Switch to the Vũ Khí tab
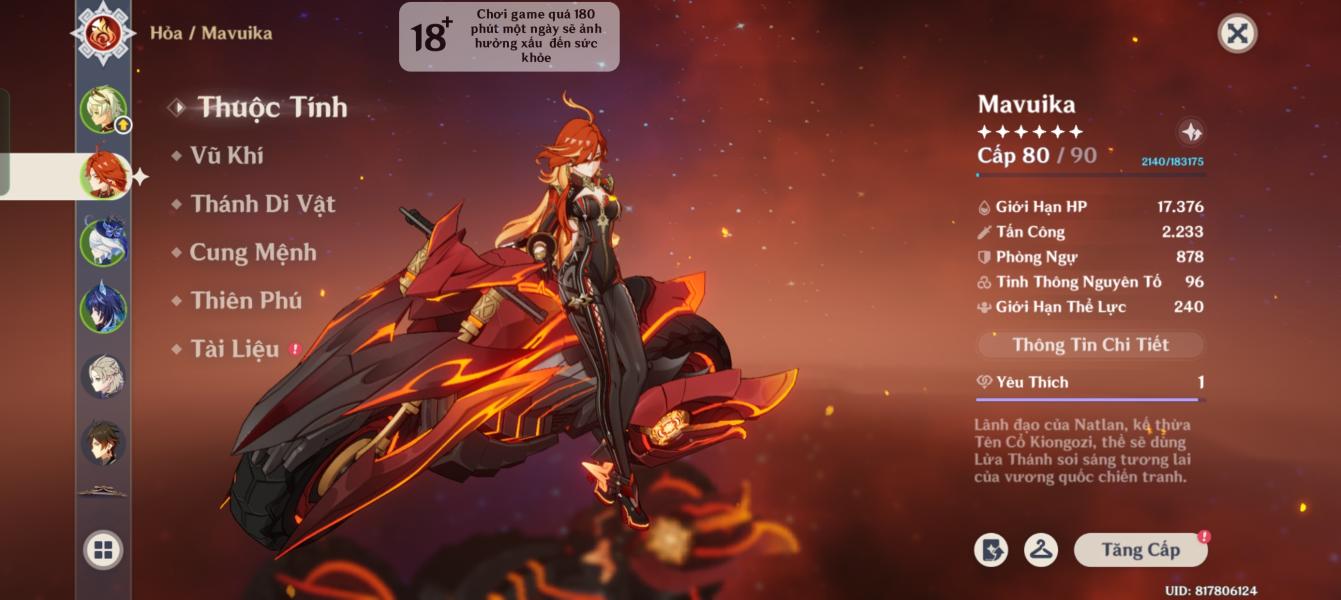The height and width of the screenshot is (600, 1341). (229, 155)
